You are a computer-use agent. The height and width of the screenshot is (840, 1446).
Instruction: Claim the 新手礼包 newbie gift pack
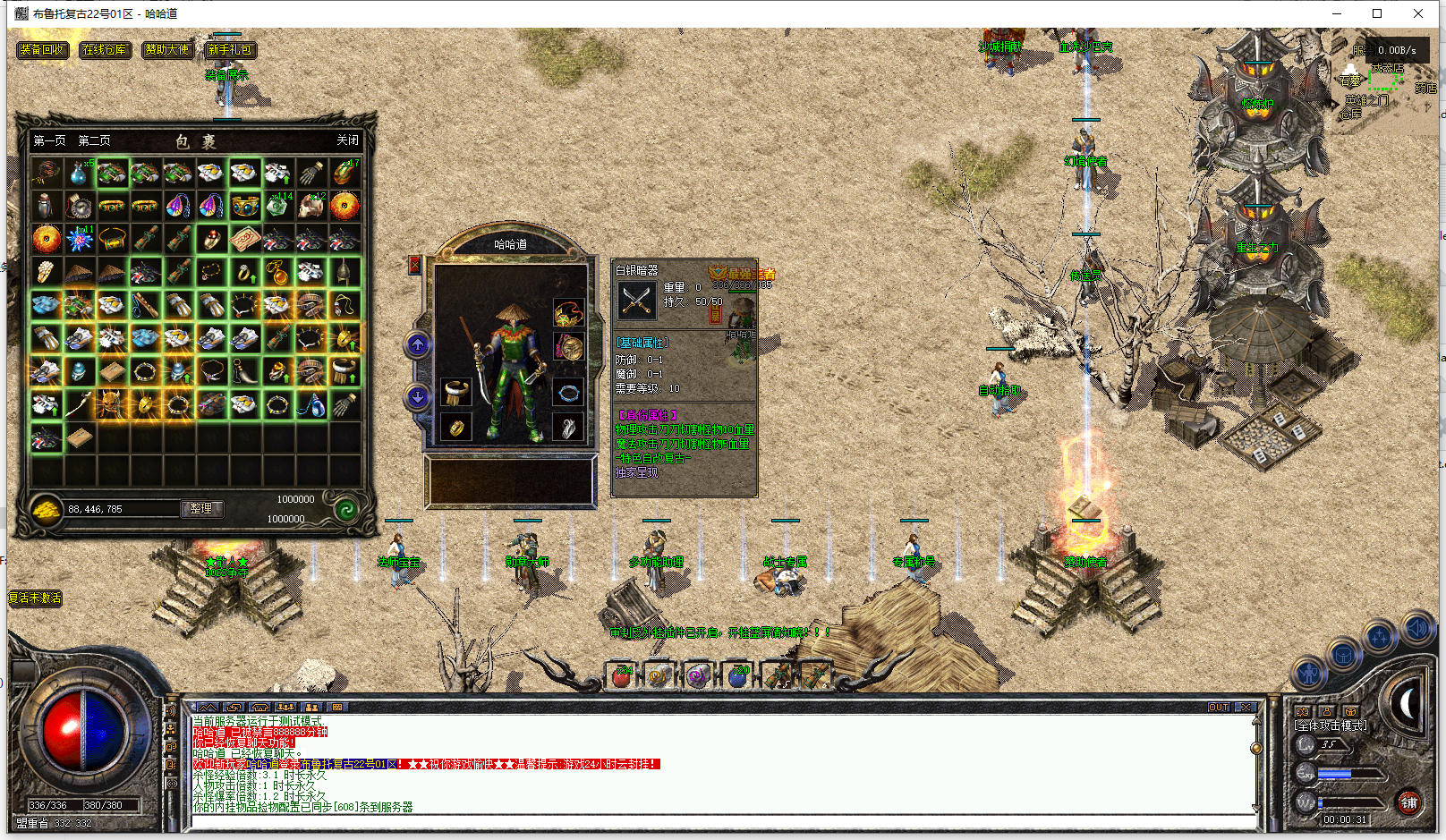pyautogui.click(x=229, y=50)
